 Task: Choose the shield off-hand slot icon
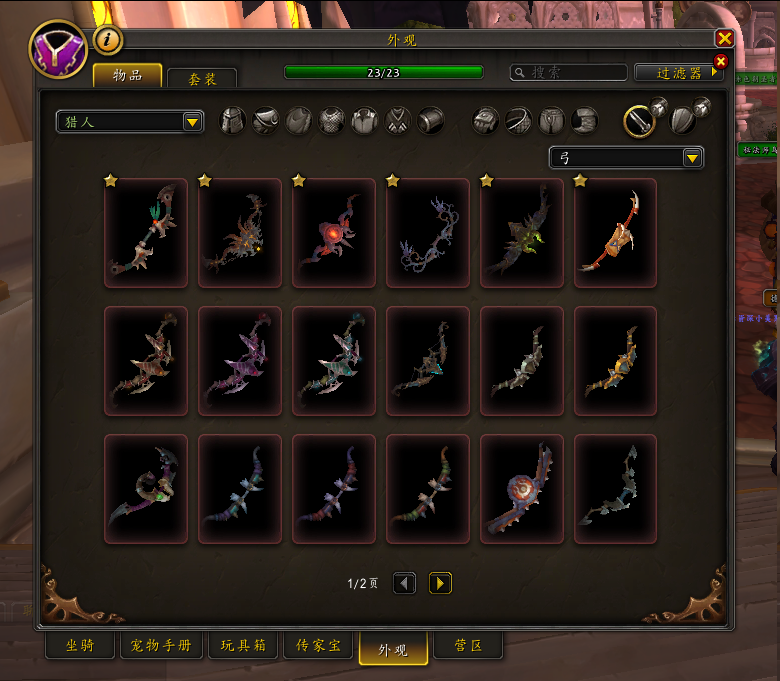[684, 119]
